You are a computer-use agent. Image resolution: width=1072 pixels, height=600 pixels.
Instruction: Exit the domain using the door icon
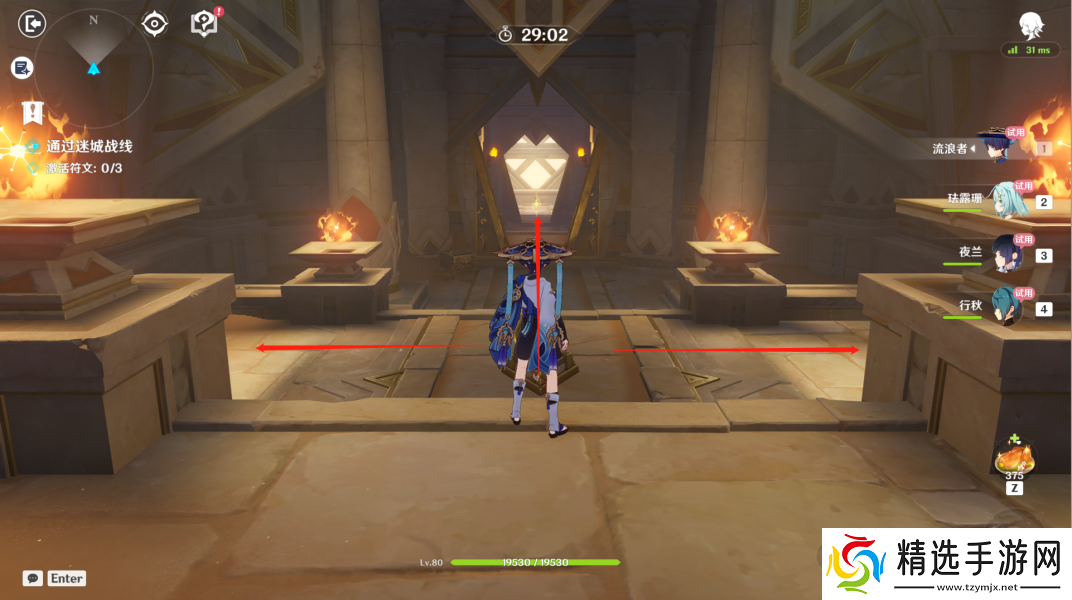pyautogui.click(x=33, y=23)
